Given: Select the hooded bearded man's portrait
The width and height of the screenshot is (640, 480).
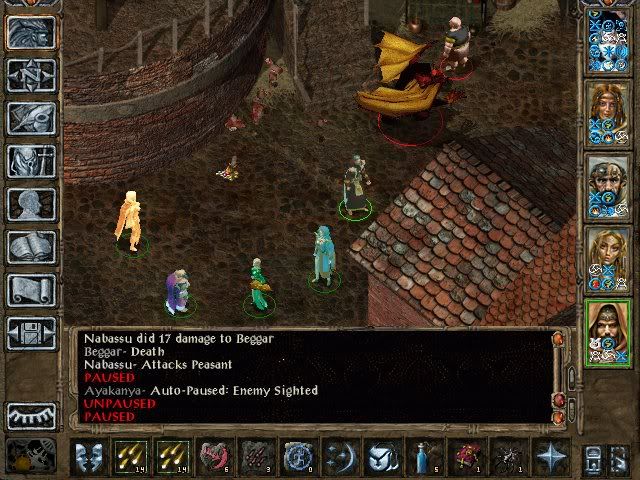Looking at the screenshot, I should [x=608, y=332].
